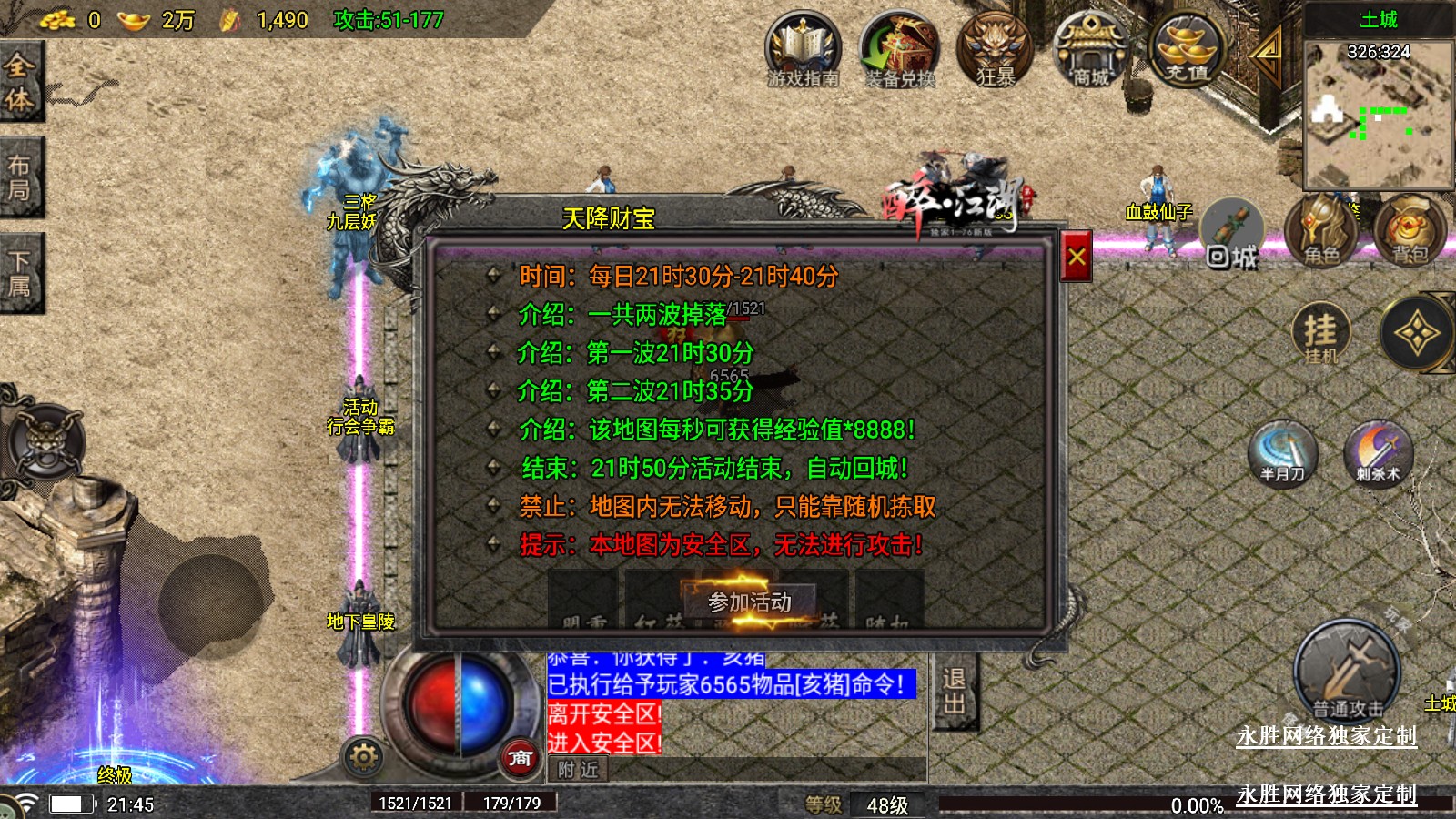Switch to the 附近 nearby chat tab

pyautogui.click(x=578, y=770)
